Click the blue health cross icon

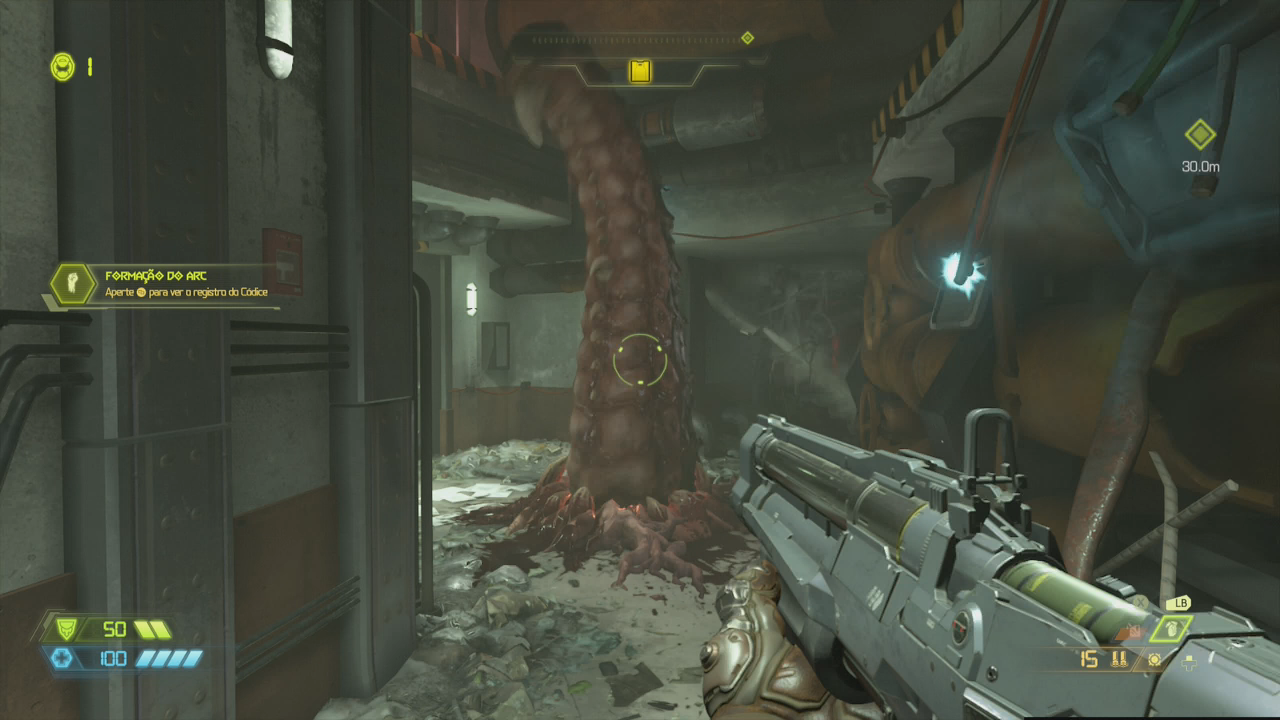point(64,658)
